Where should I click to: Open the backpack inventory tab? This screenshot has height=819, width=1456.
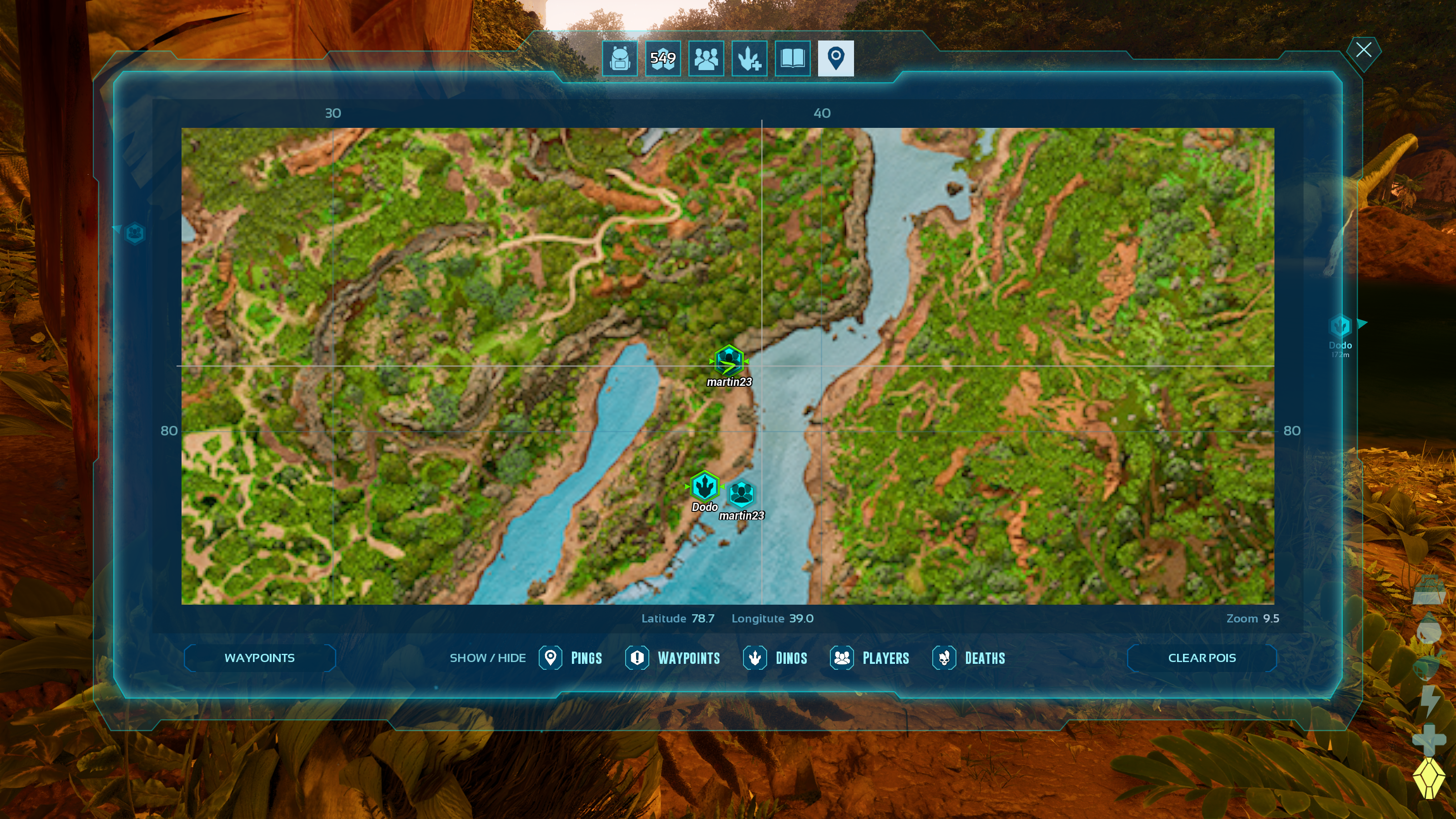click(619, 58)
